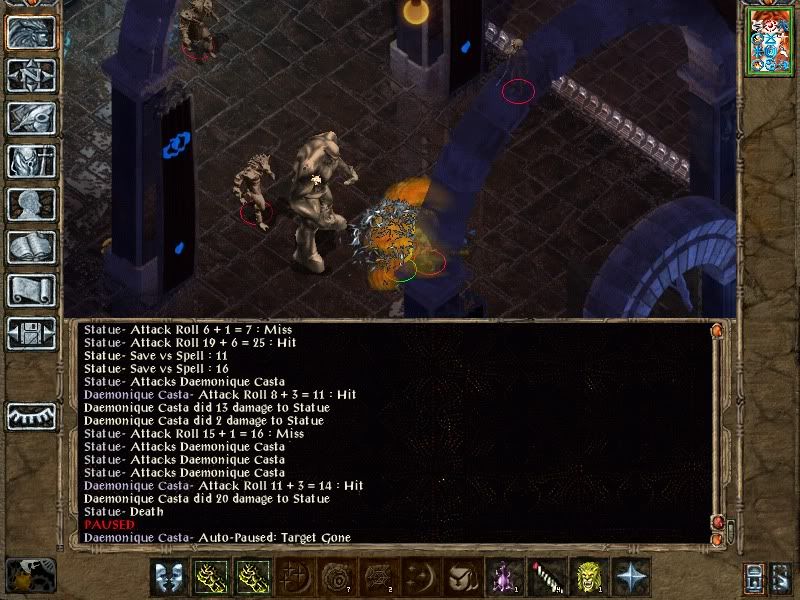800x600 pixels.
Task: Toggle the party AI button
Action: pos(781,577)
